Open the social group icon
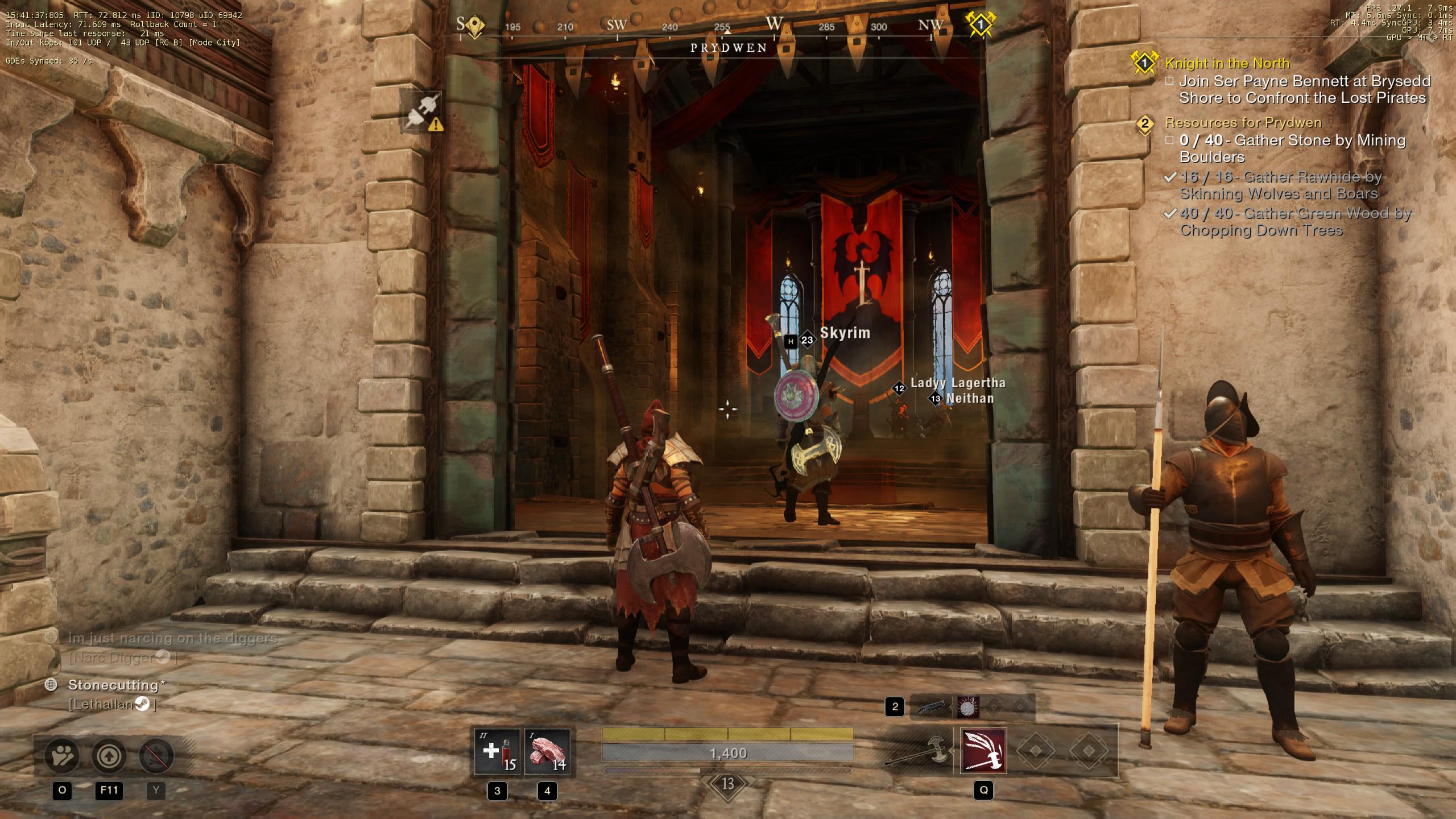The width and height of the screenshot is (1456, 819). (x=62, y=756)
